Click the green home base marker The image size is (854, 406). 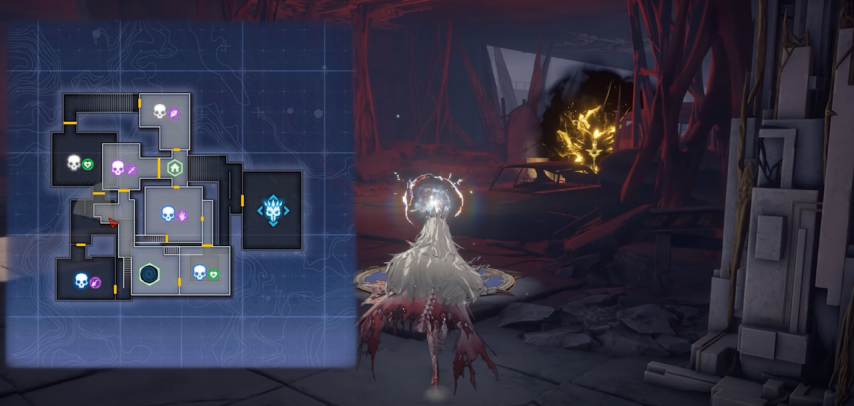coord(176,168)
